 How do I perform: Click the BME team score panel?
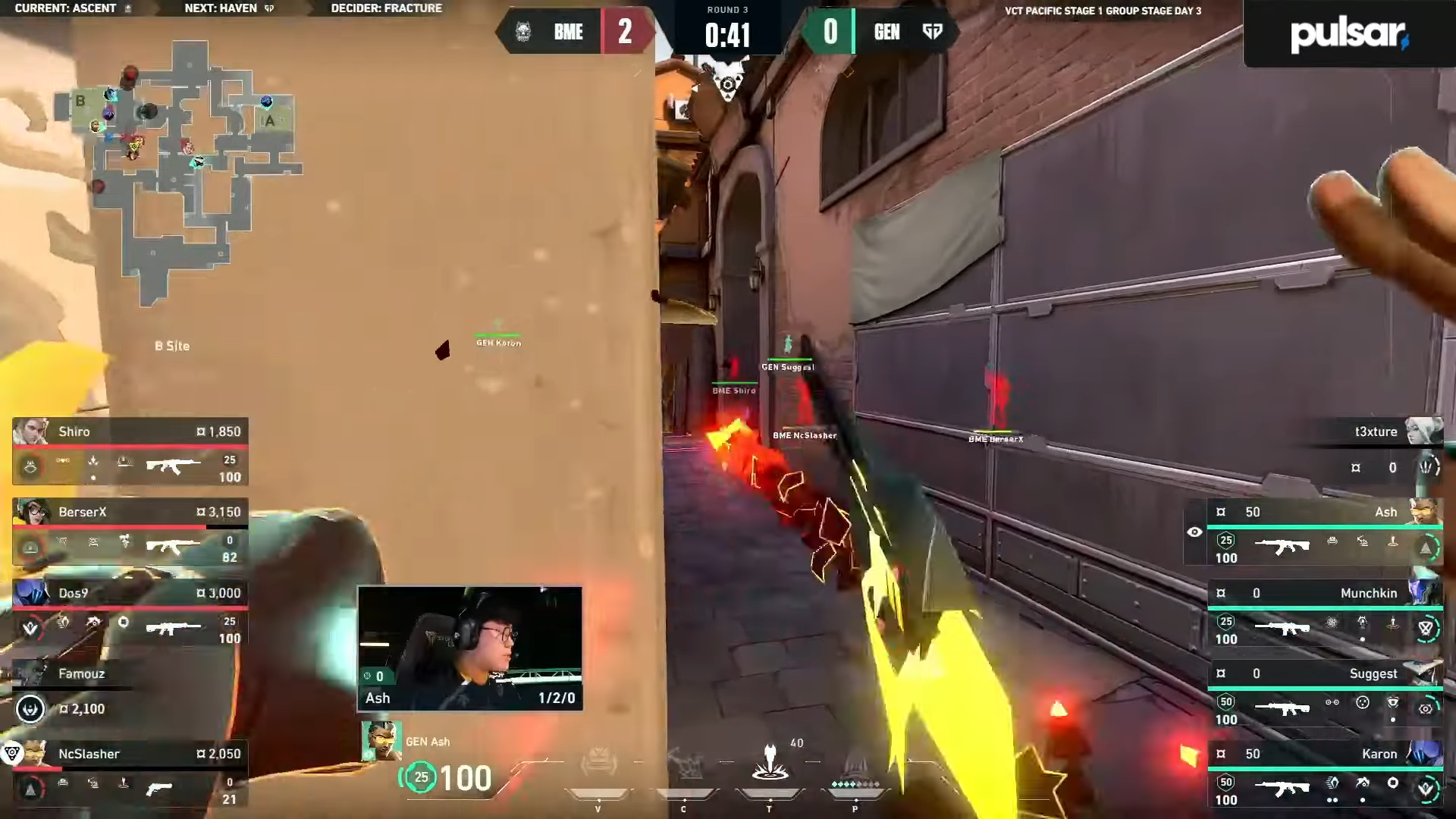pyautogui.click(x=575, y=32)
